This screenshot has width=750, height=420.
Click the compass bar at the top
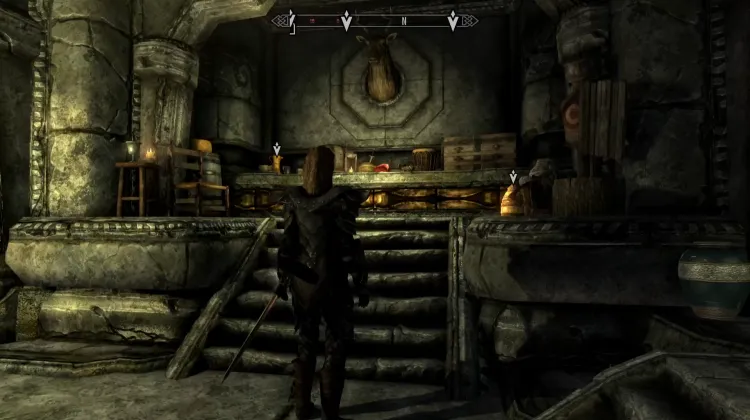click(375, 20)
